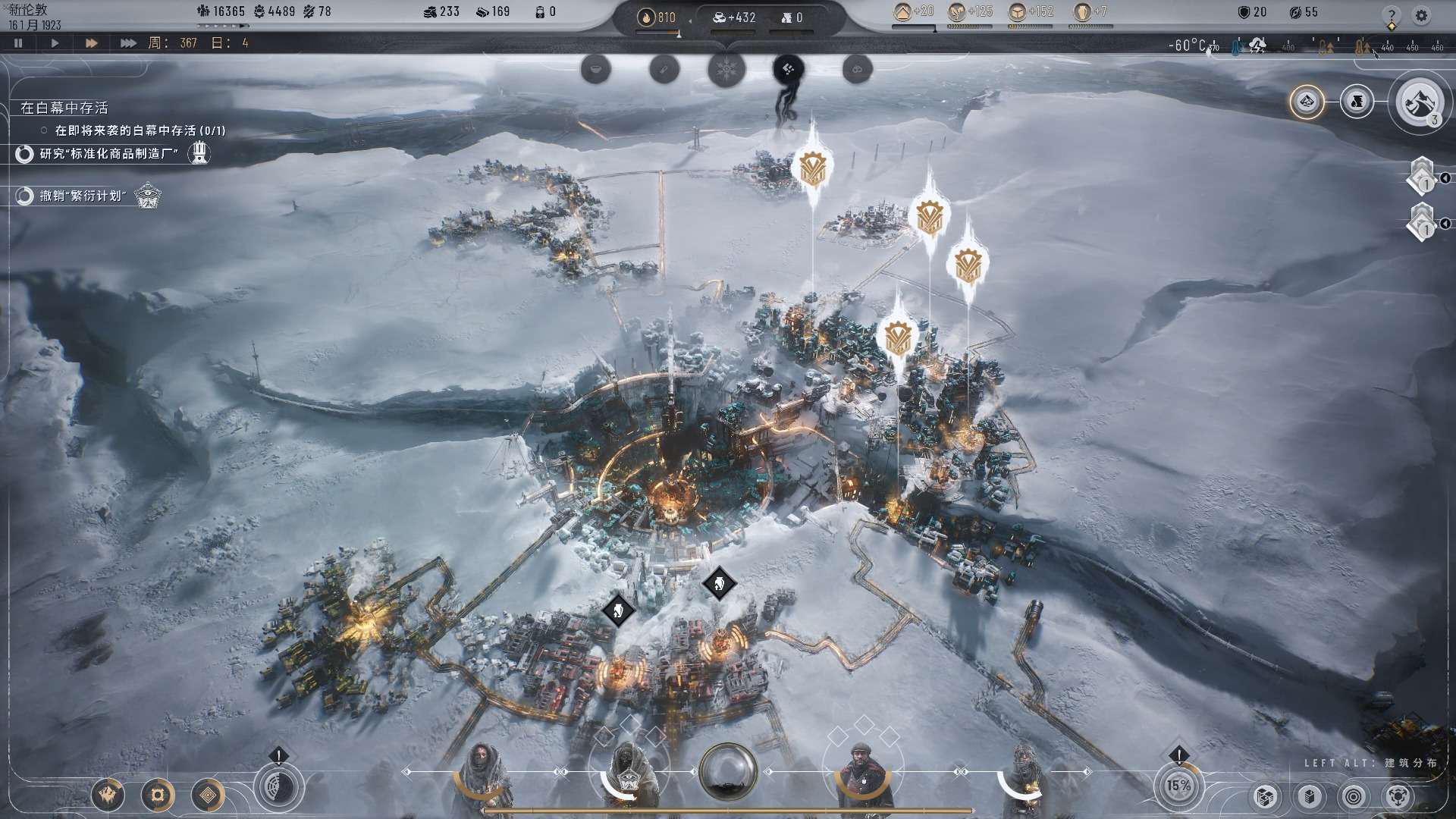Open the gear-shaped button at bottom left
The image size is (1456, 819).
(158, 795)
